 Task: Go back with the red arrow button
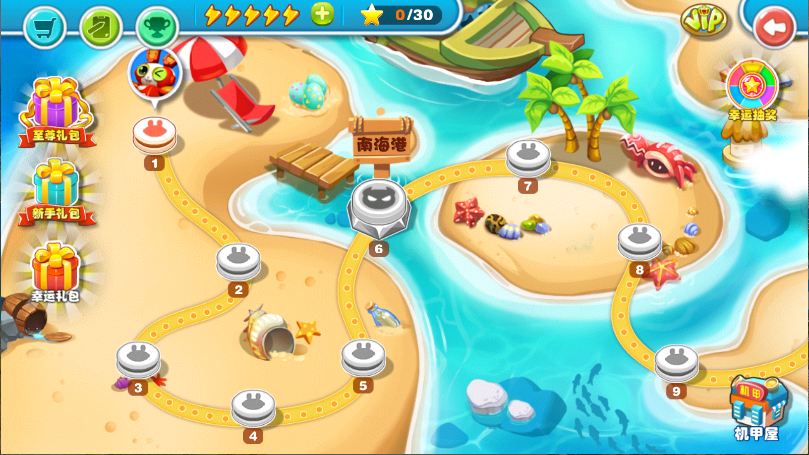(775, 27)
